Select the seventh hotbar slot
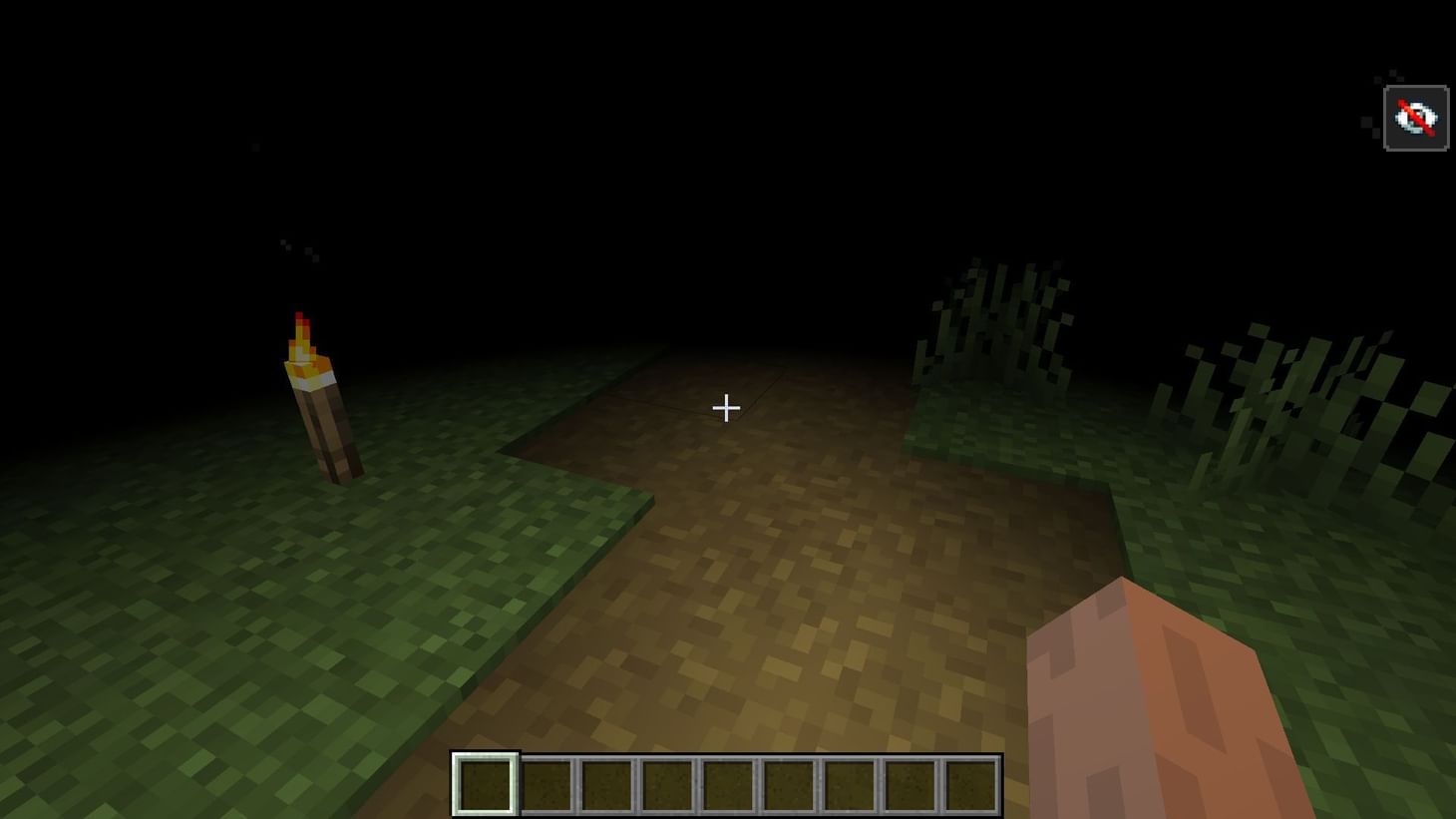The image size is (1456, 819). click(x=849, y=783)
